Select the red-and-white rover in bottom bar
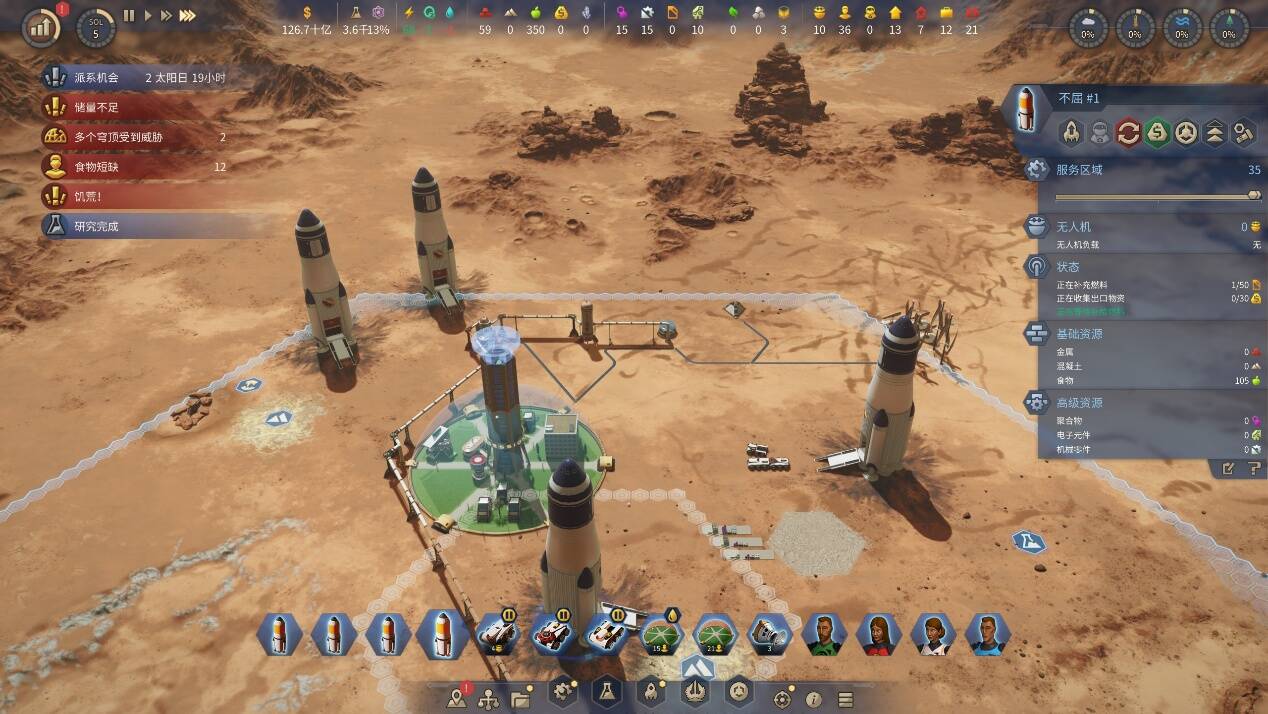 tap(552, 634)
